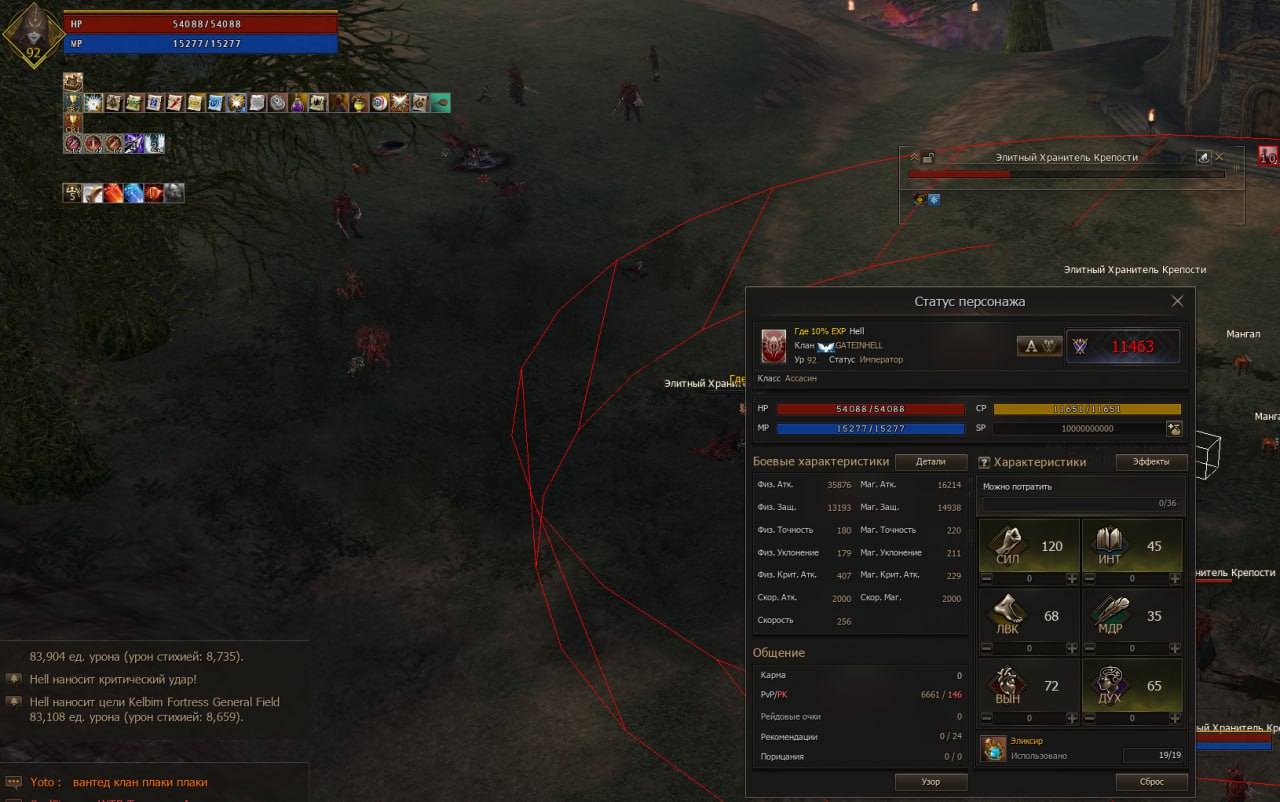
Task: Open the help icon beside Характеристики
Action: click(x=984, y=462)
